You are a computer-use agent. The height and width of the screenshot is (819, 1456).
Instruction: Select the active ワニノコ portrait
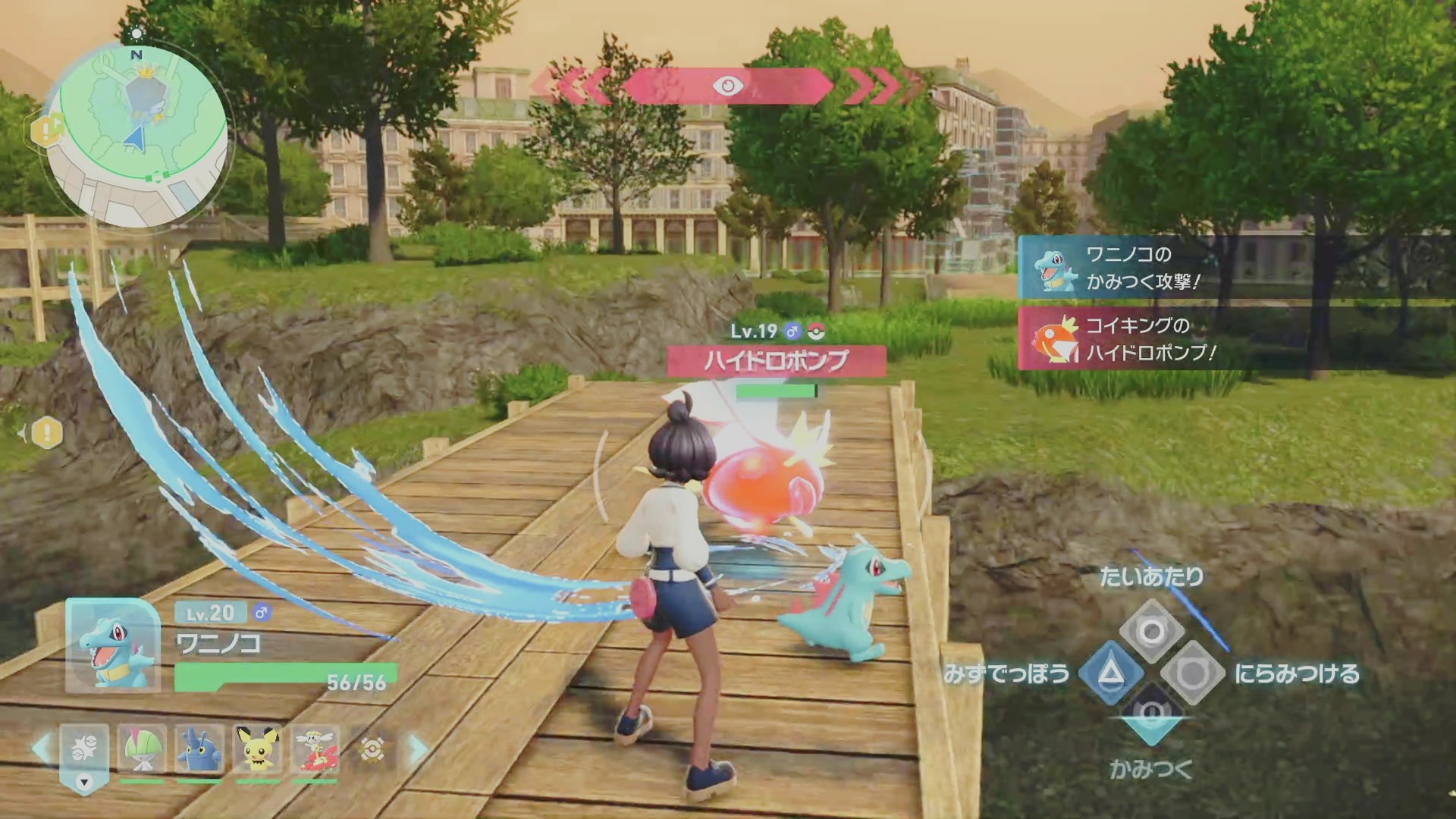click(113, 645)
